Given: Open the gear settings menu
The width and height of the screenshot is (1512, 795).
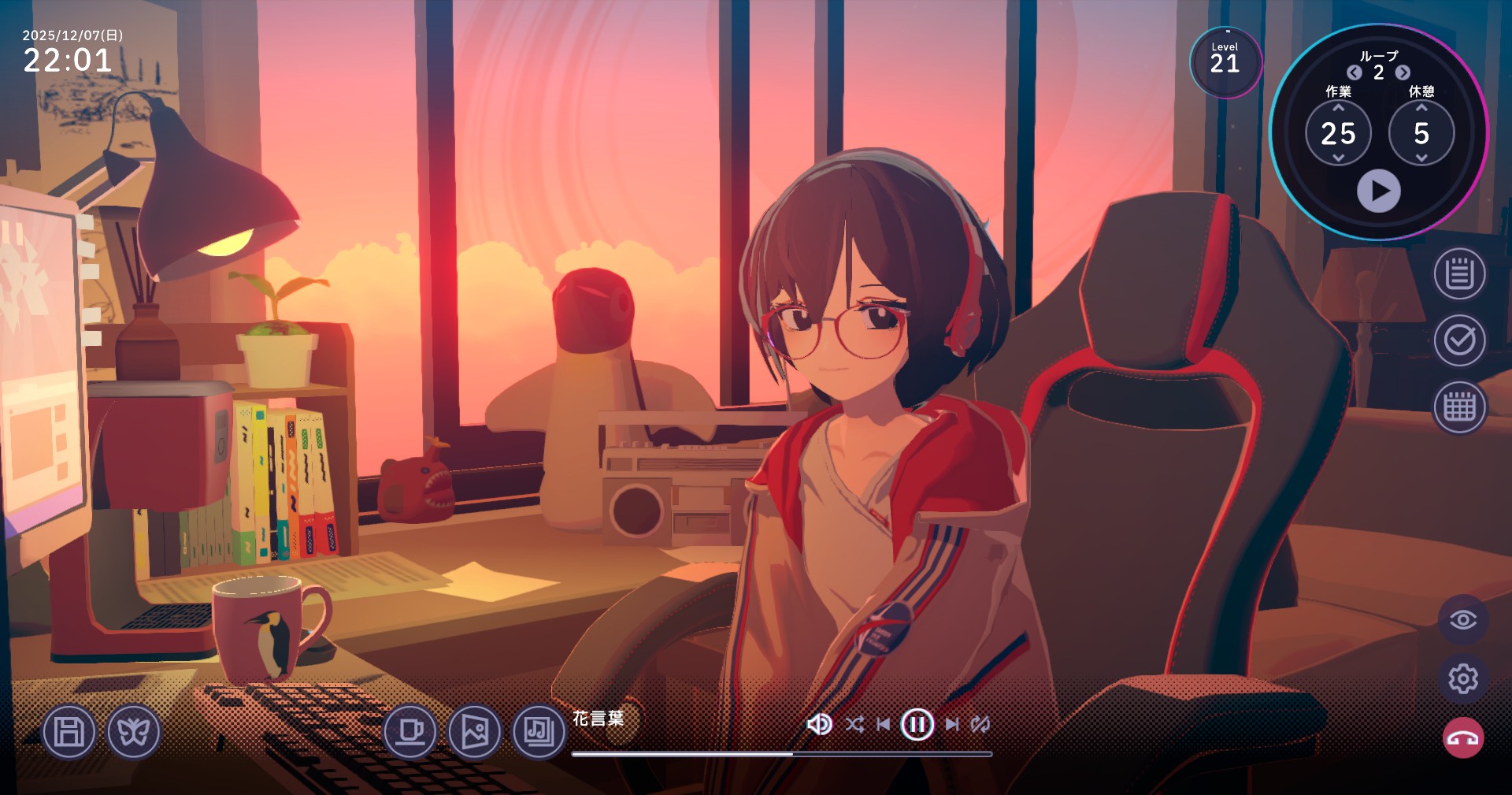Looking at the screenshot, I should click(x=1463, y=678).
